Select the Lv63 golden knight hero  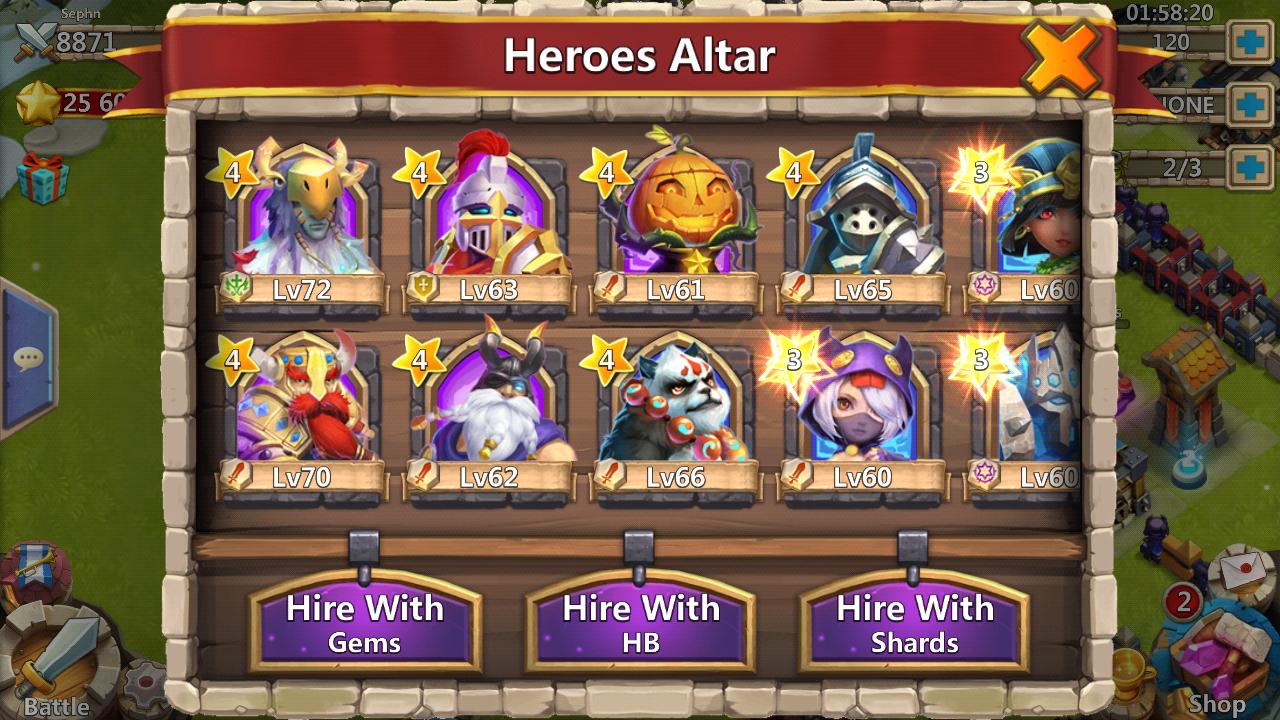[x=488, y=218]
